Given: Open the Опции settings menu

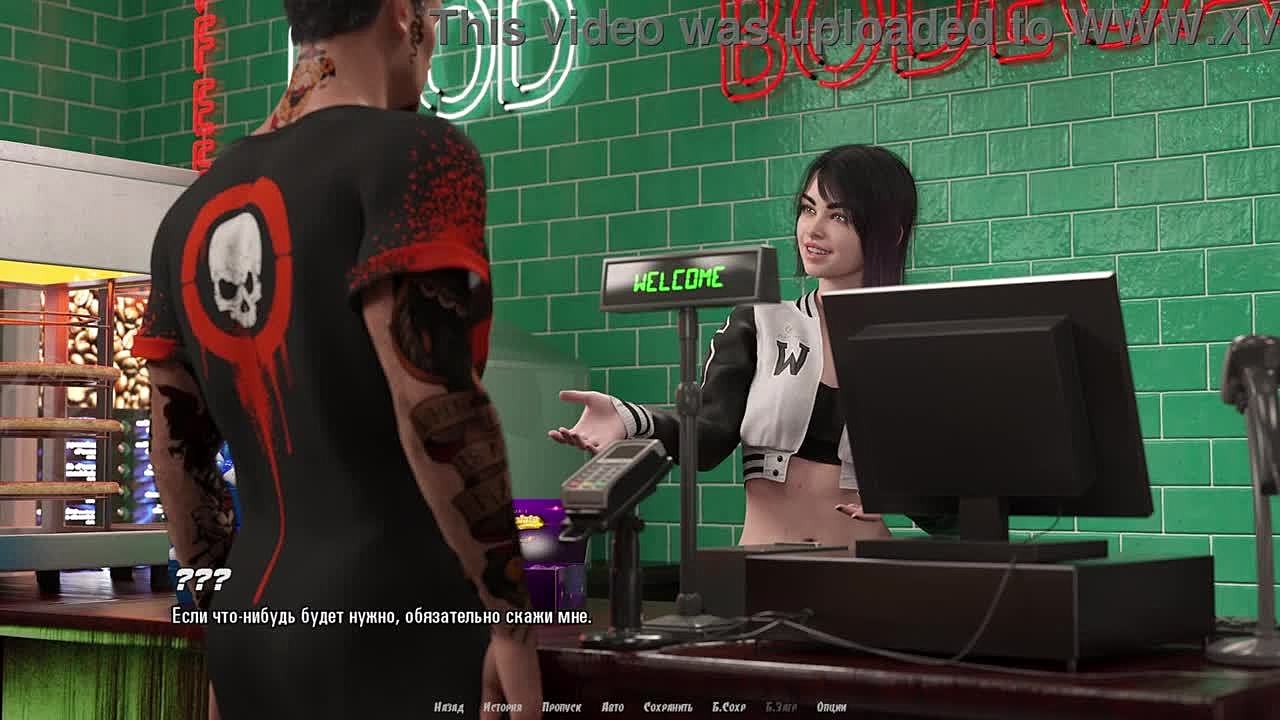Looking at the screenshot, I should click(x=831, y=707).
